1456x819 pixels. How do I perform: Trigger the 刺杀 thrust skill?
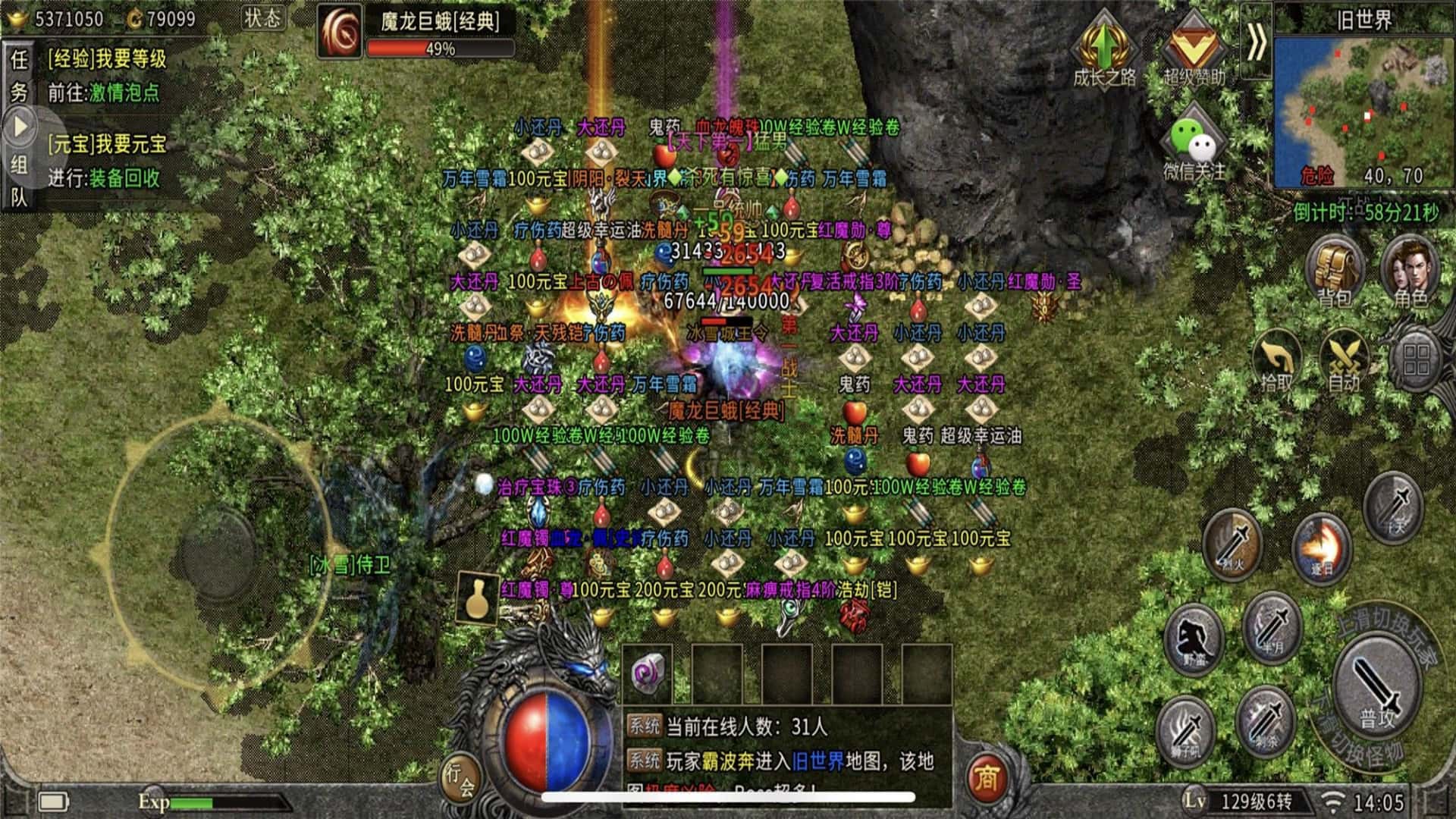coord(1265,720)
